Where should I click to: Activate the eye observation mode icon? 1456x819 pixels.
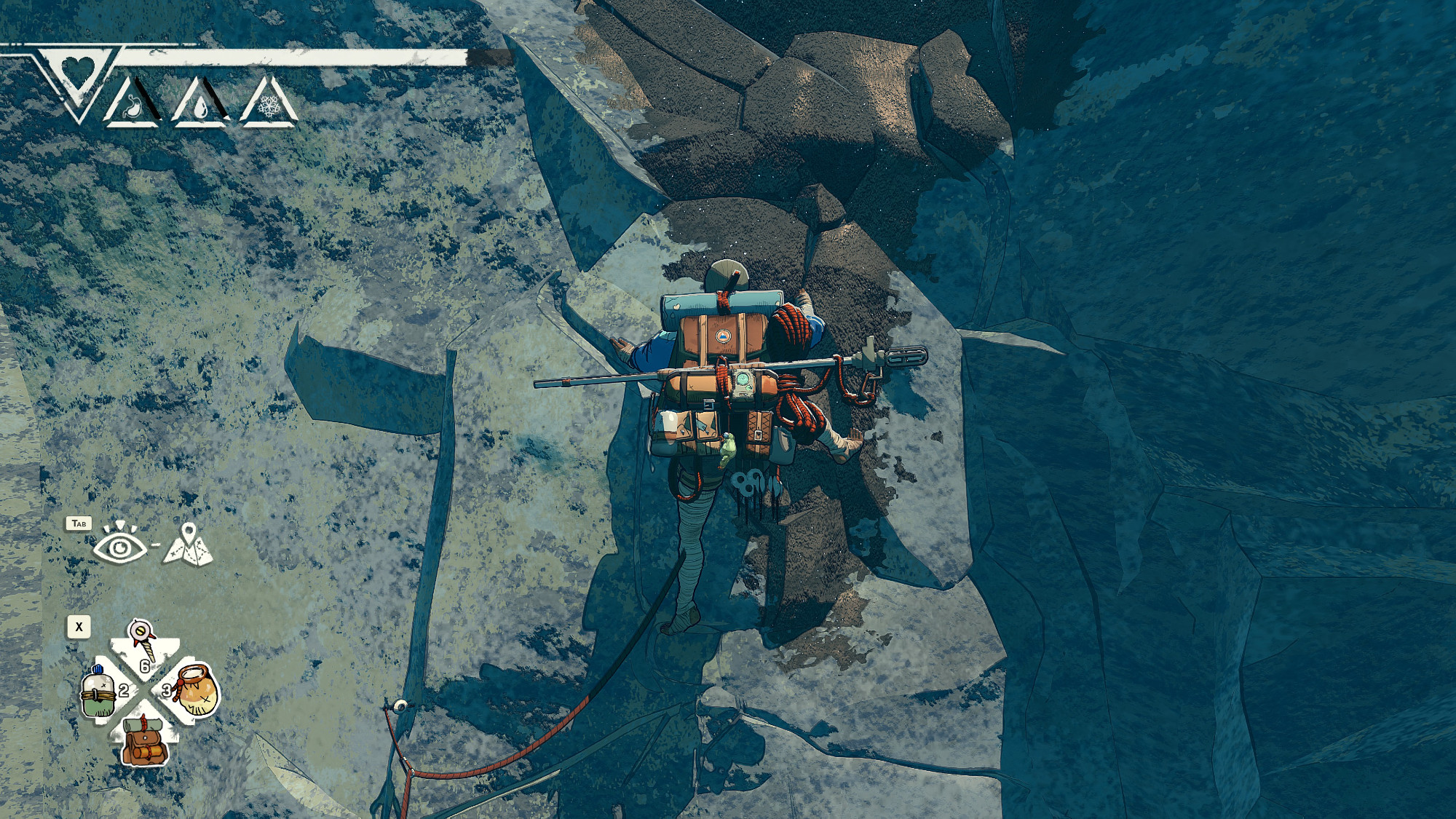120,544
